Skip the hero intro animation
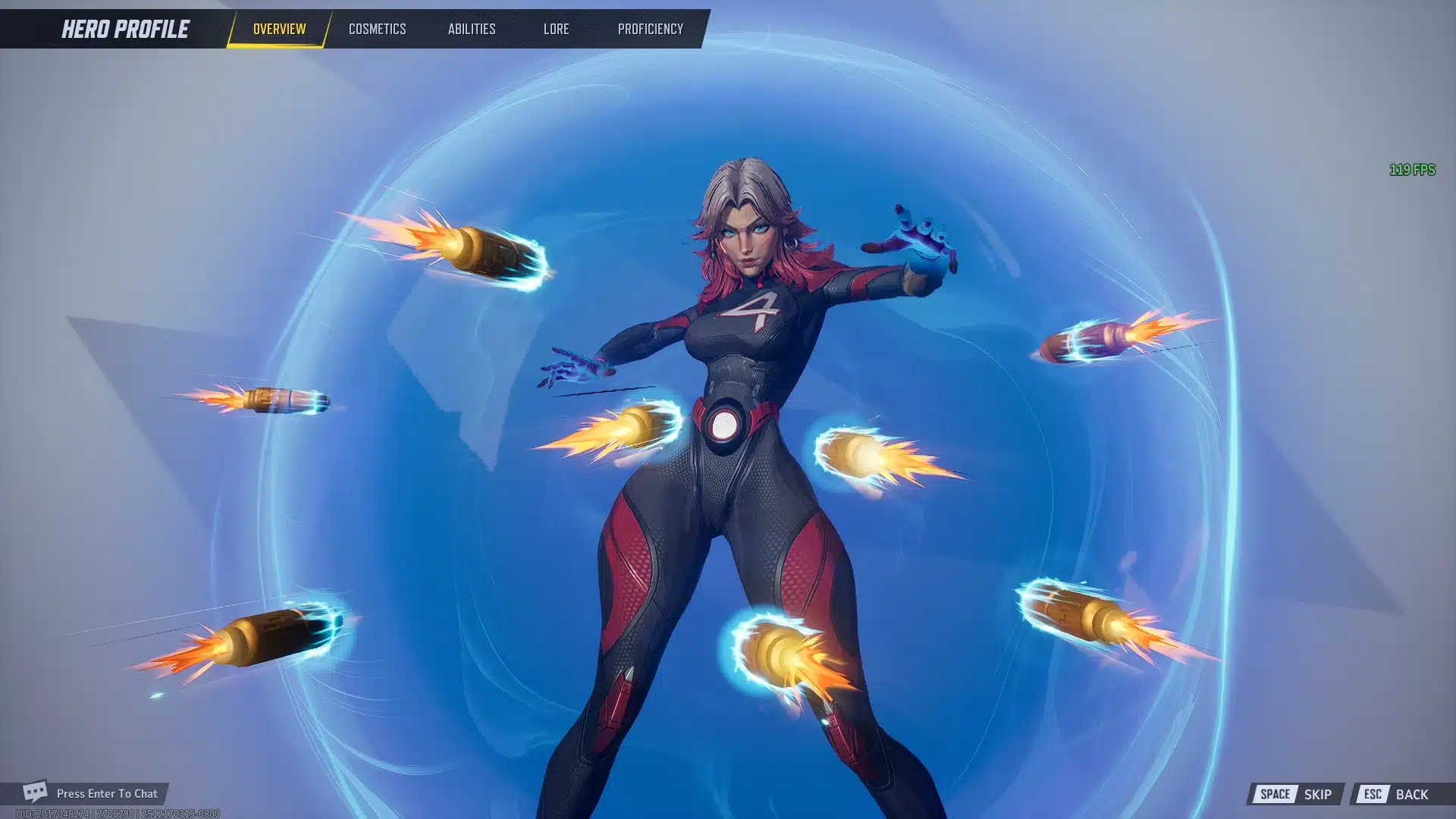The width and height of the screenshot is (1456, 819). [1295, 794]
